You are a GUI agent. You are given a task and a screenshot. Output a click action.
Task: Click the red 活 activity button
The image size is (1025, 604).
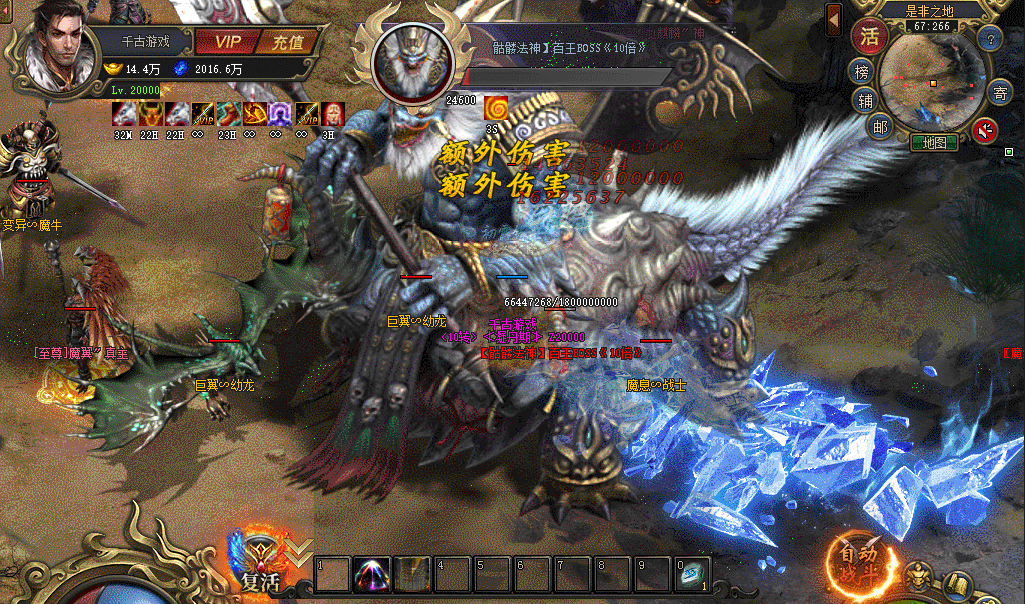(870, 37)
